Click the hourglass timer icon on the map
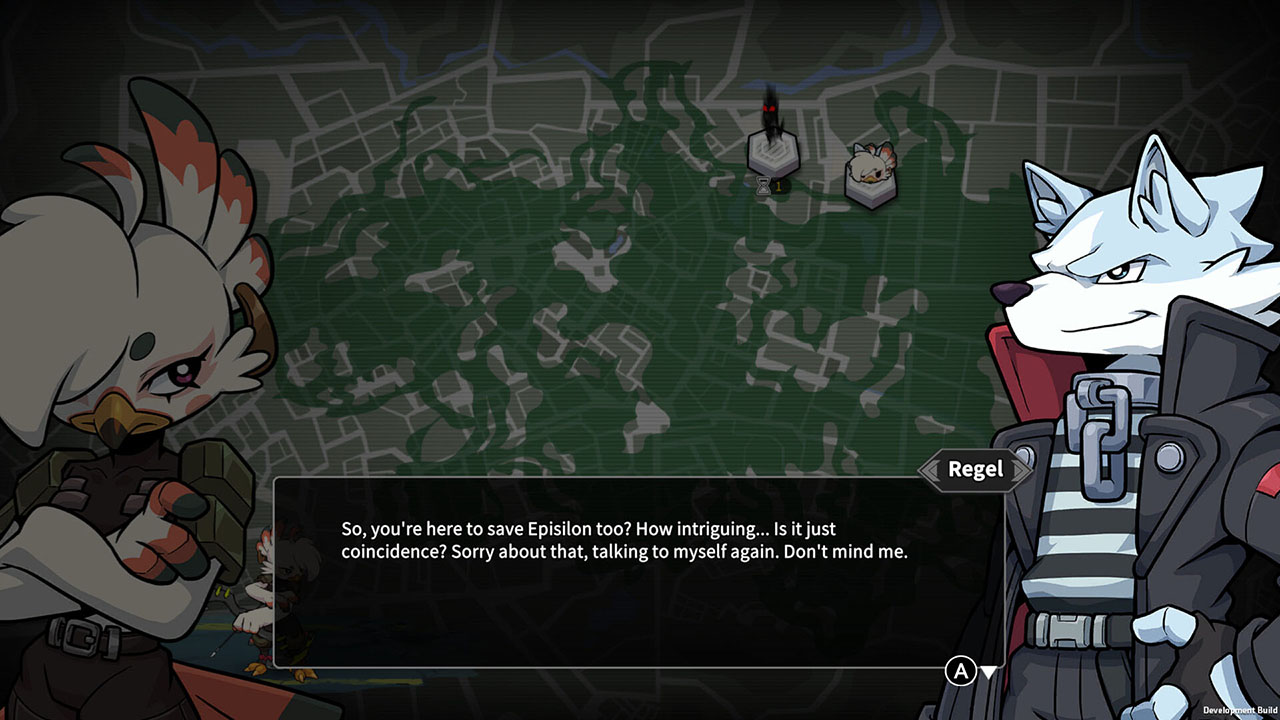Screen dimensions: 1280x720 click(763, 186)
